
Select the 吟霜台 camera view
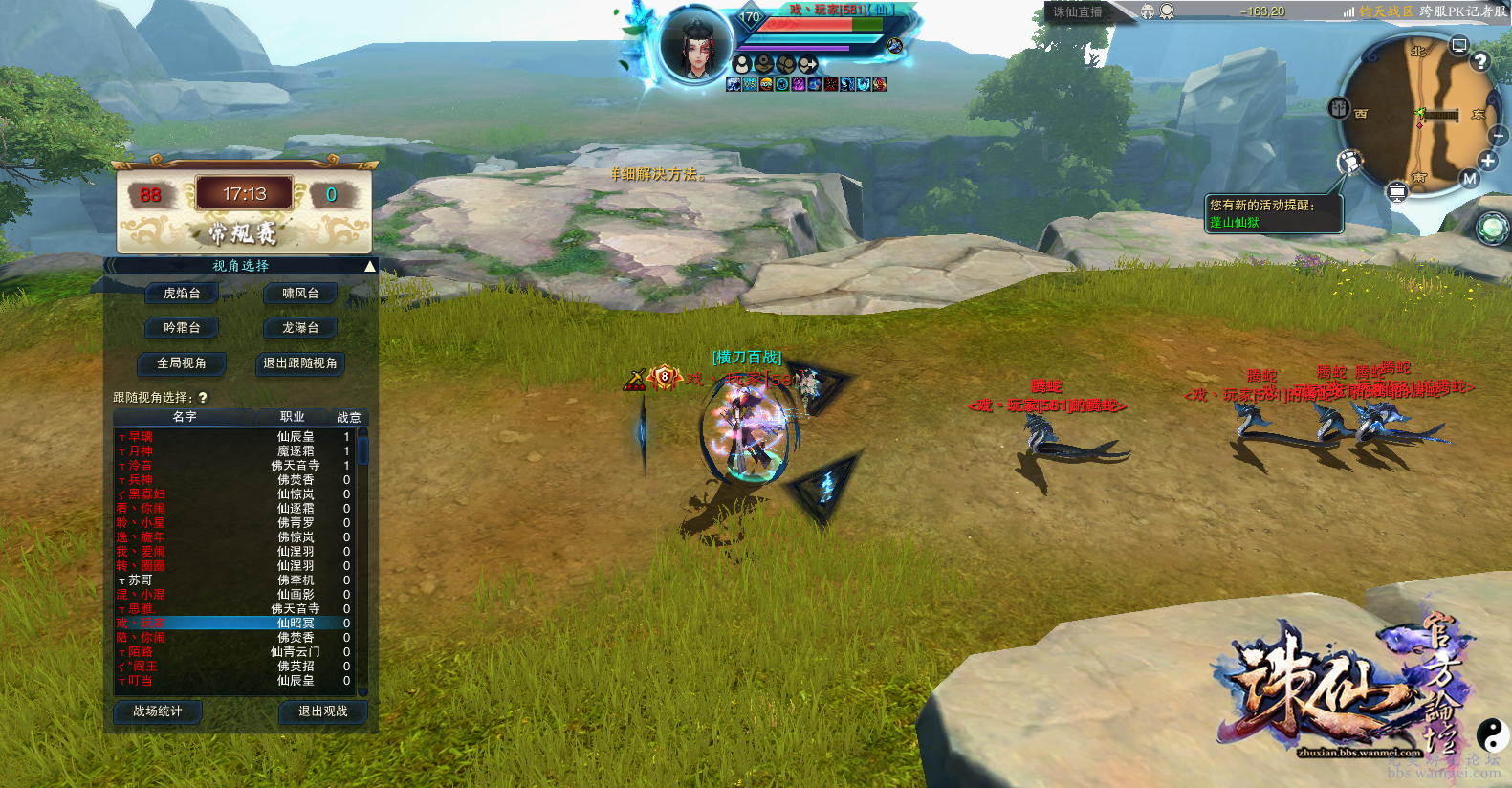[x=182, y=328]
